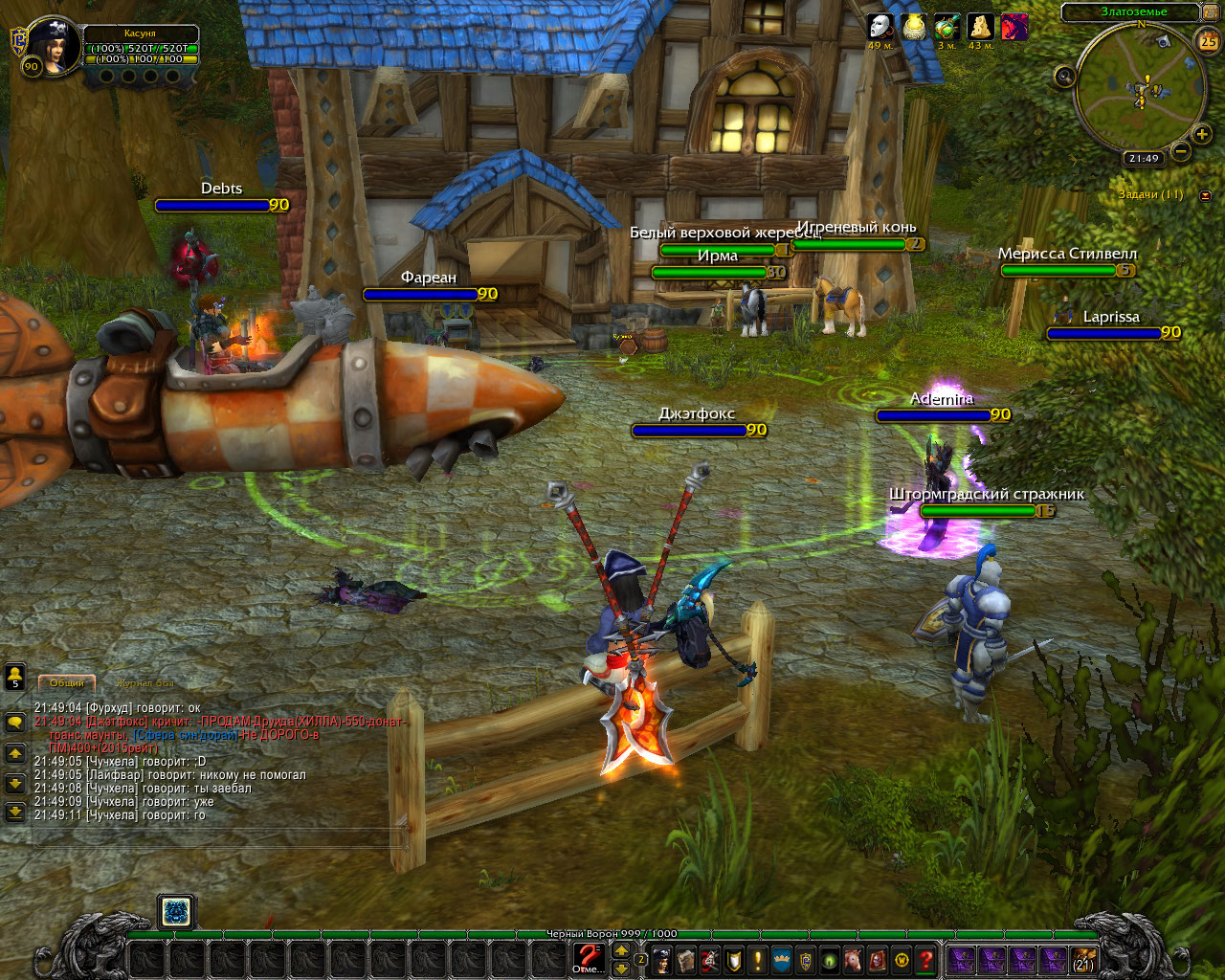The height and width of the screenshot is (980, 1225).
Task: Collapse the Задачи (11) quest tracker
Action: coord(1206,195)
